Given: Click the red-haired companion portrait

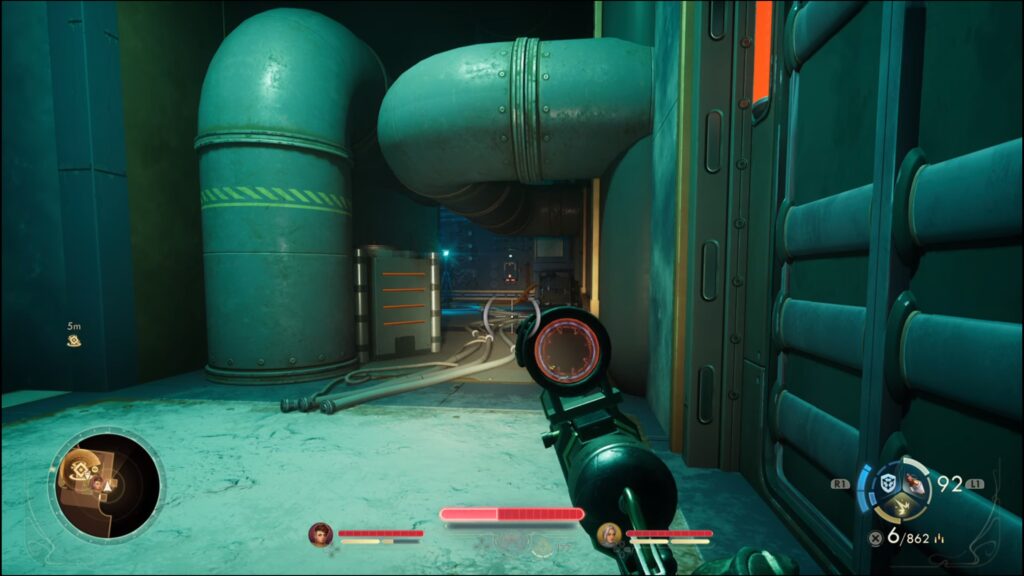Looking at the screenshot, I should (x=320, y=534).
